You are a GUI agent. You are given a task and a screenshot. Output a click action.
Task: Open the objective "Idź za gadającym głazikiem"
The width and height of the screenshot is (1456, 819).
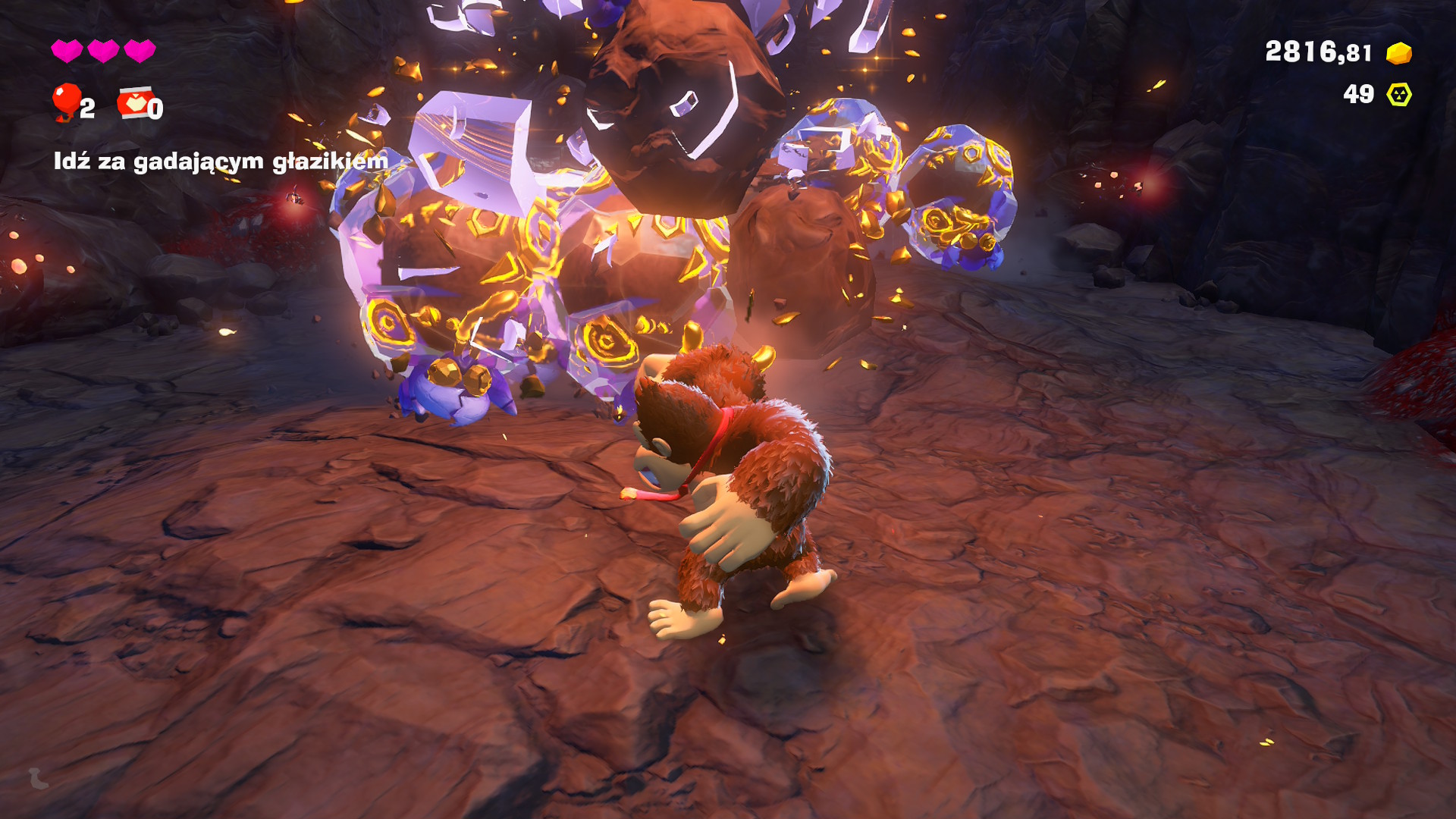coord(220,161)
